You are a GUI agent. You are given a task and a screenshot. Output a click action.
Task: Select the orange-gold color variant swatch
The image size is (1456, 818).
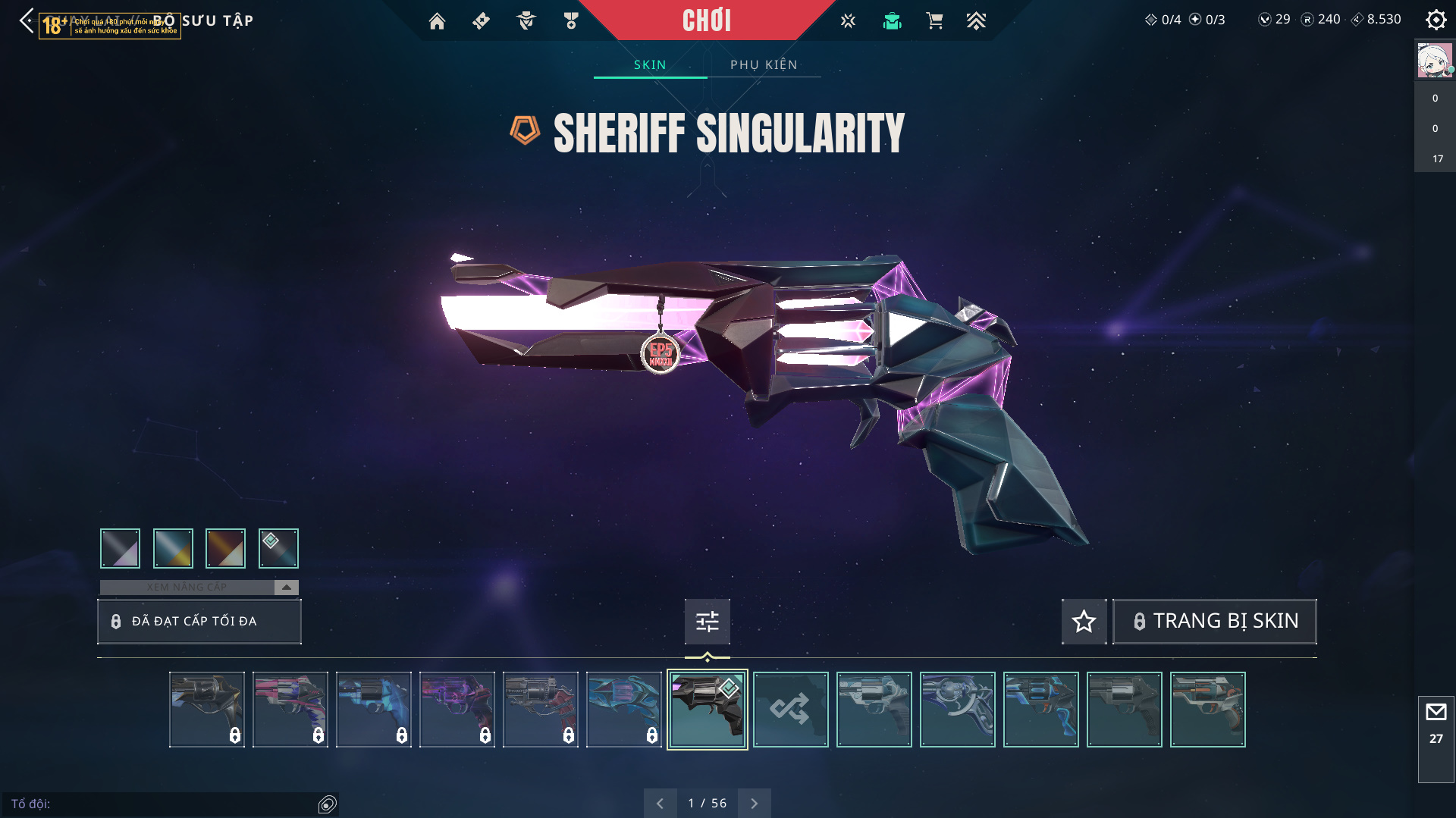pos(225,548)
